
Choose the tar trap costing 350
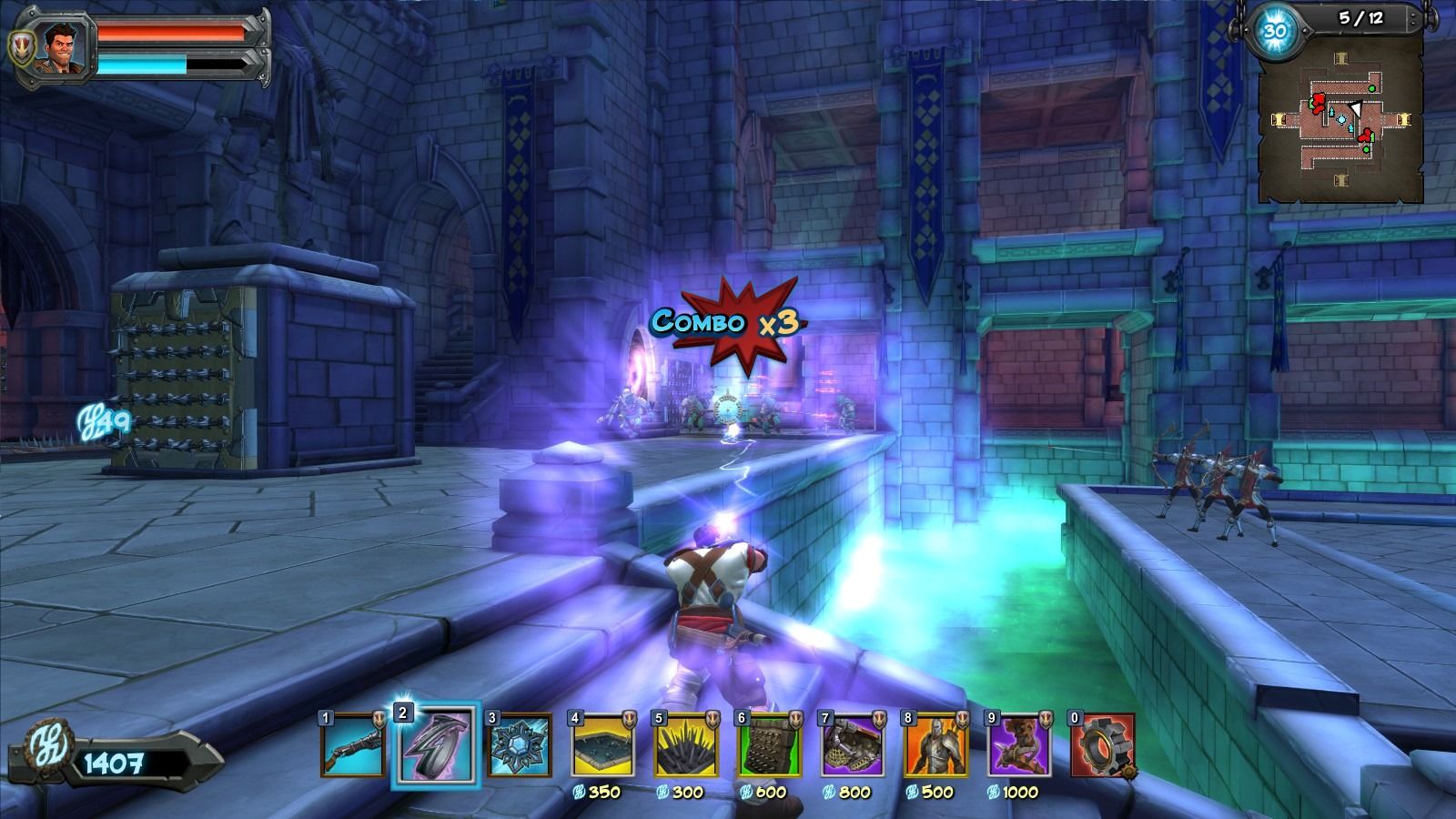pyautogui.click(x=602, y=745)
